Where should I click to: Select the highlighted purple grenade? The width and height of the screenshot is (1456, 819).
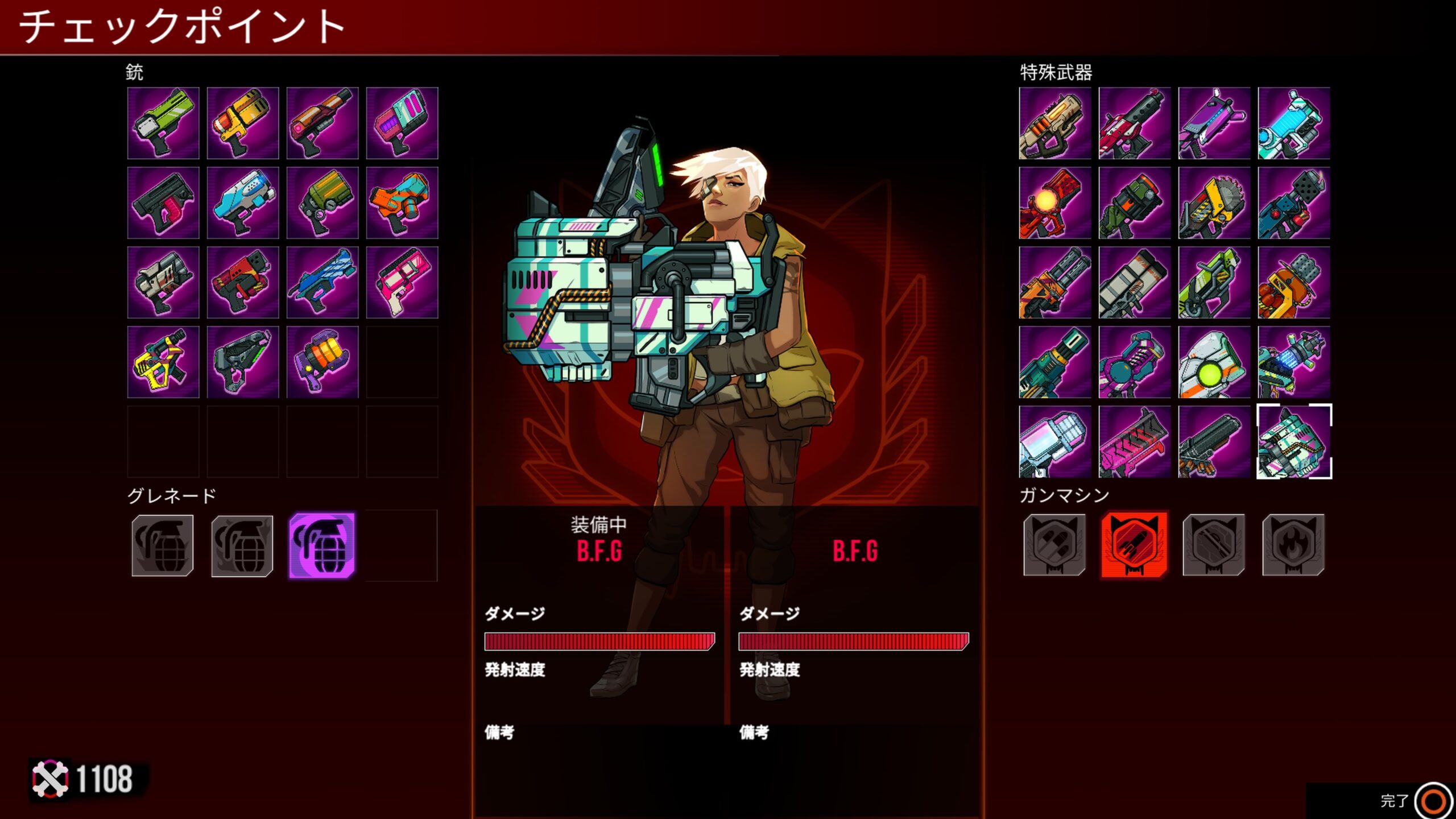coord(322,545)
